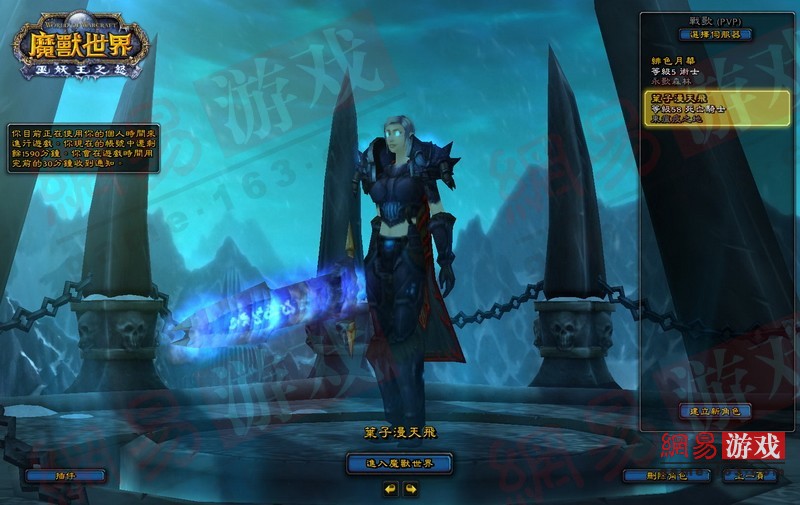Open the 插件 addons button
The height and width of the screenshot is (505, 800).
(x=66, y=476)
